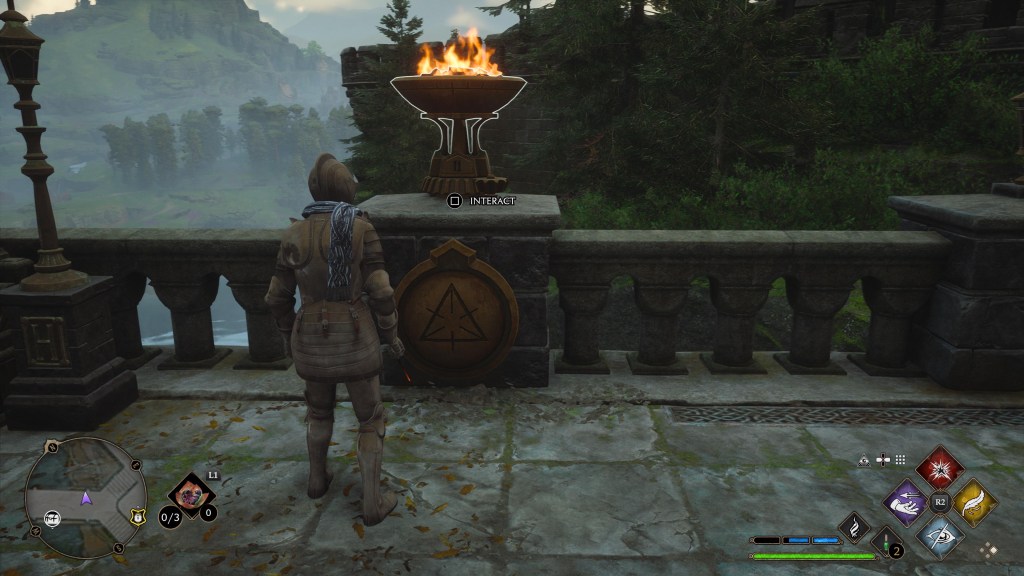Click the Revelio triangle eye icon

coord(864,460)
